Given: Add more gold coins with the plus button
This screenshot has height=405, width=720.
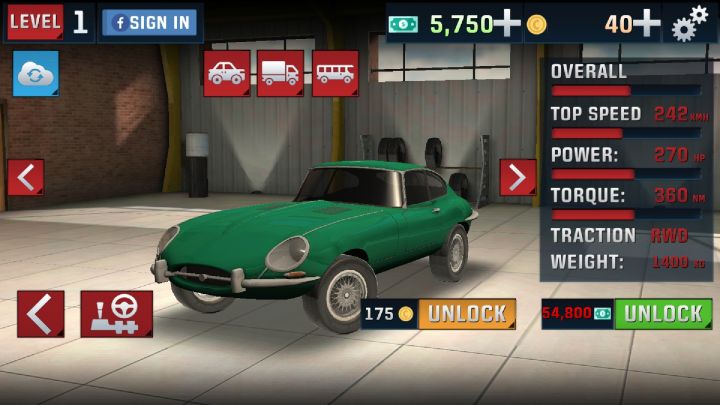Looking at the screenshot, I should click(x=647, y=22).
